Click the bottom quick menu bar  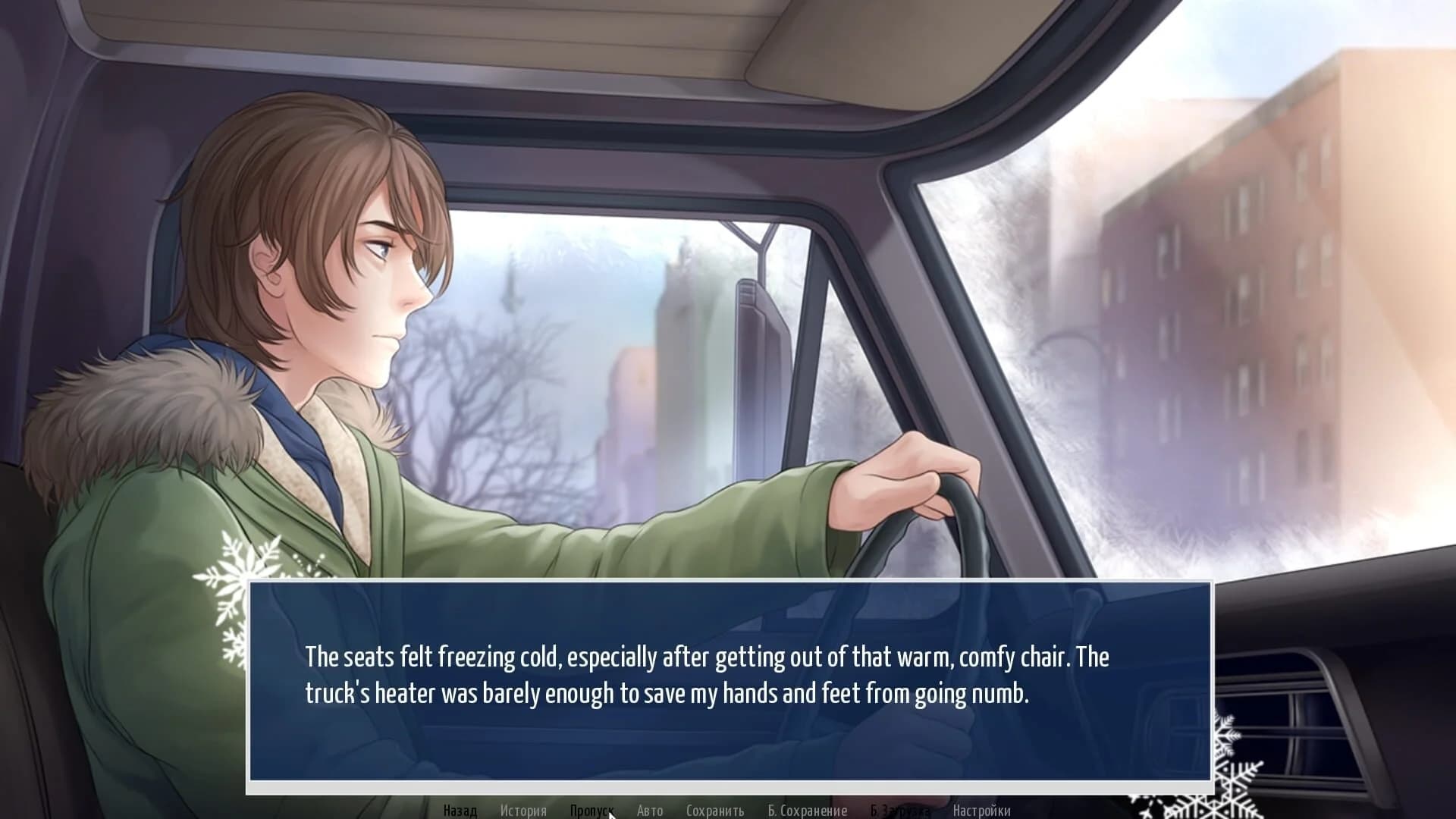coord(720,811)
